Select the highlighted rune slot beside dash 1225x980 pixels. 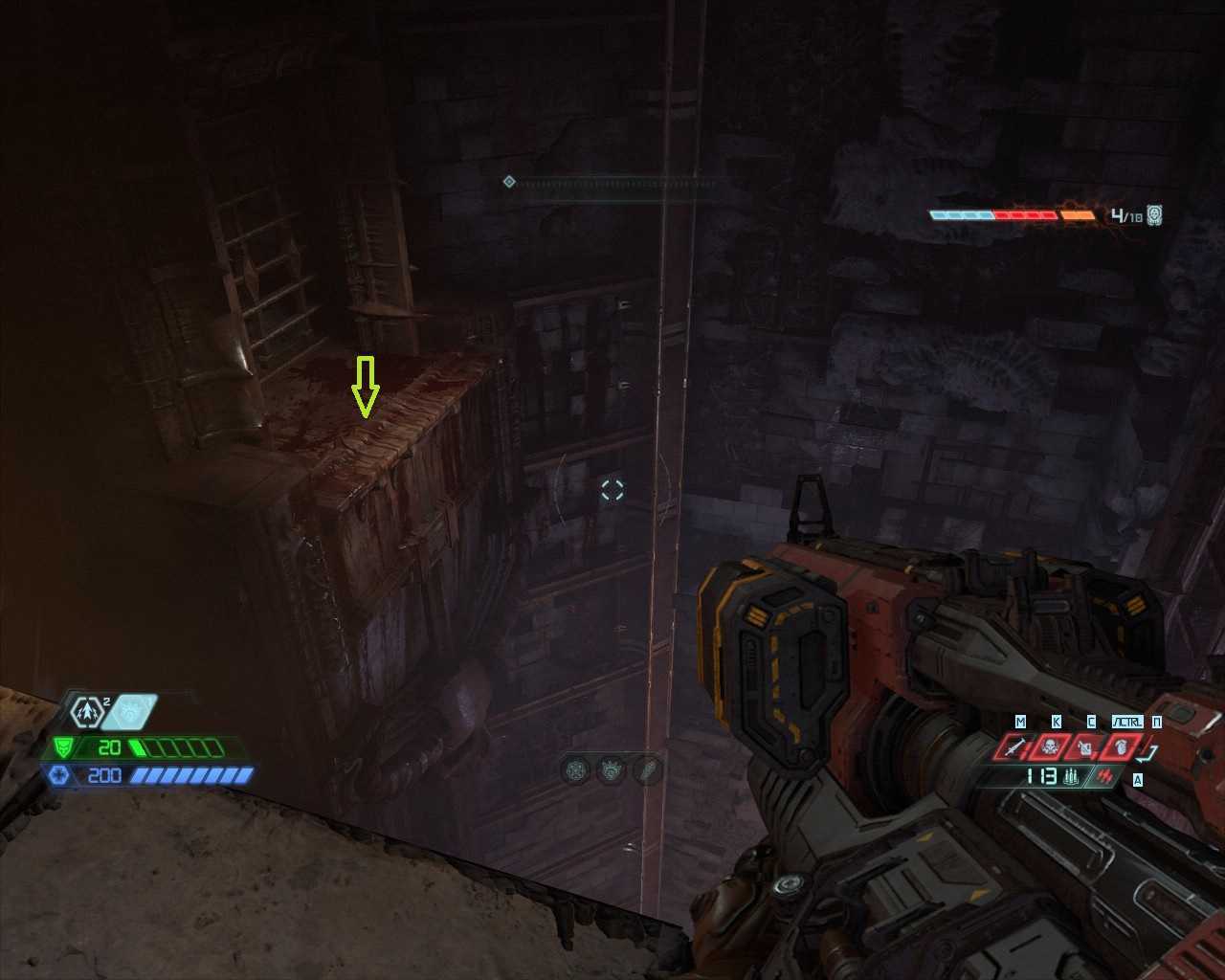tap(133, 711)
